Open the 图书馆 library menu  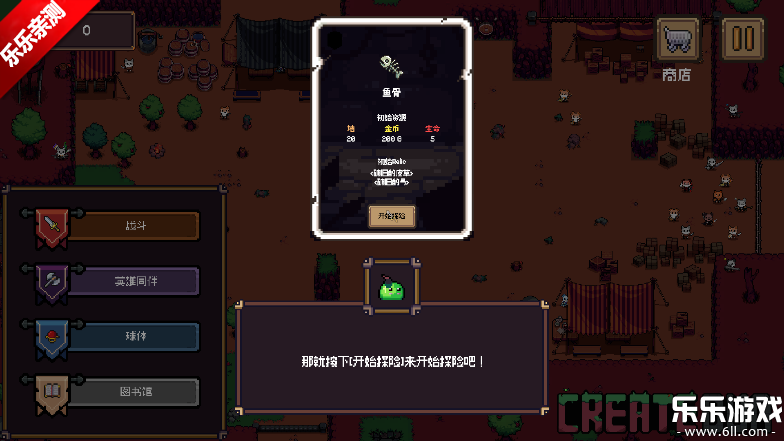(x=135, y=391)
